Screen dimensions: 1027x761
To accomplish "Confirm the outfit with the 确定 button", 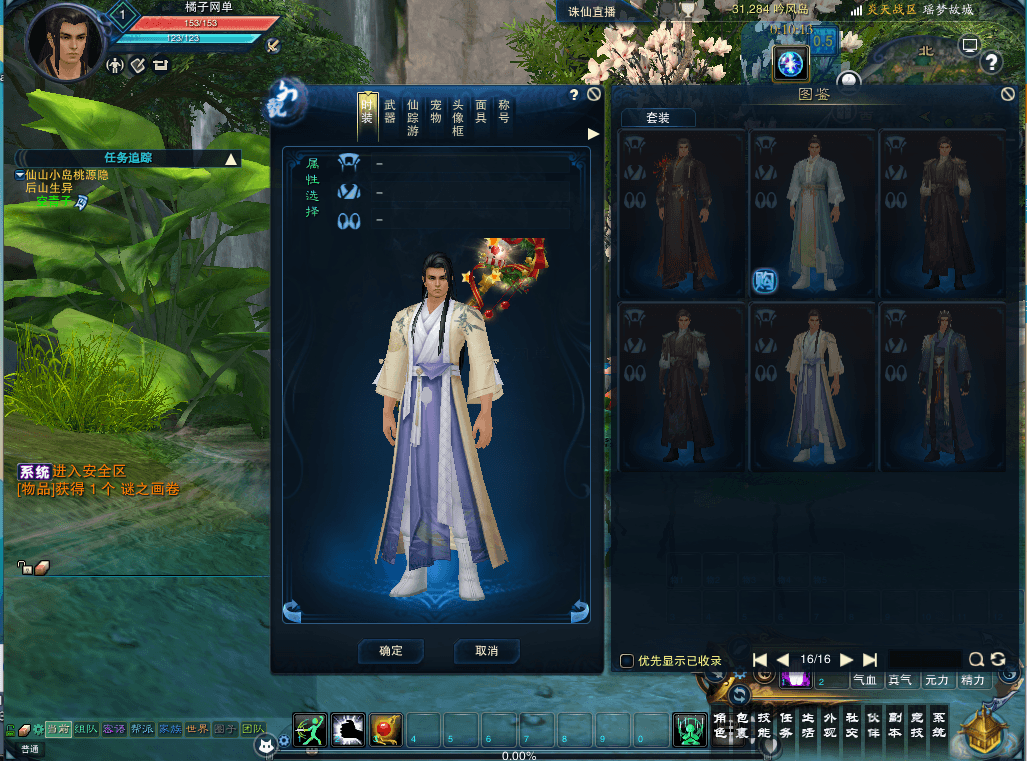I will [390, 651].
